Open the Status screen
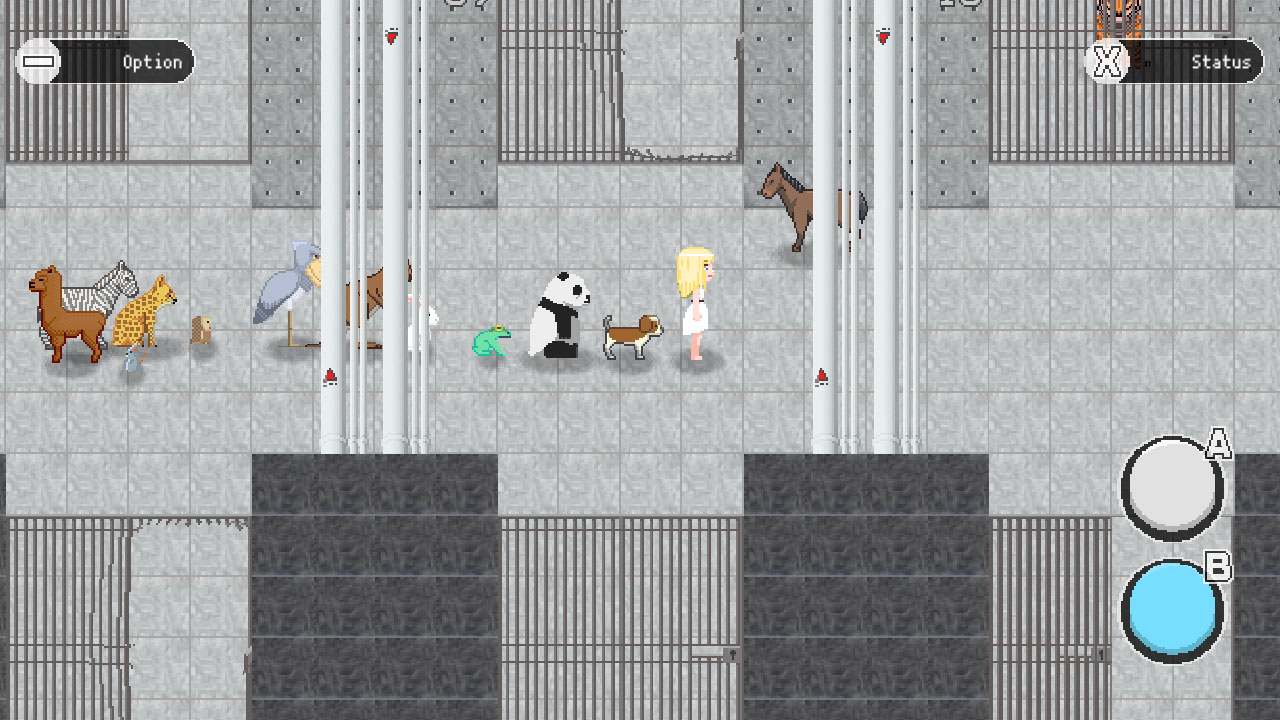The height and width of the screenshot is (720, 1280). click(x=1200, y=62)
